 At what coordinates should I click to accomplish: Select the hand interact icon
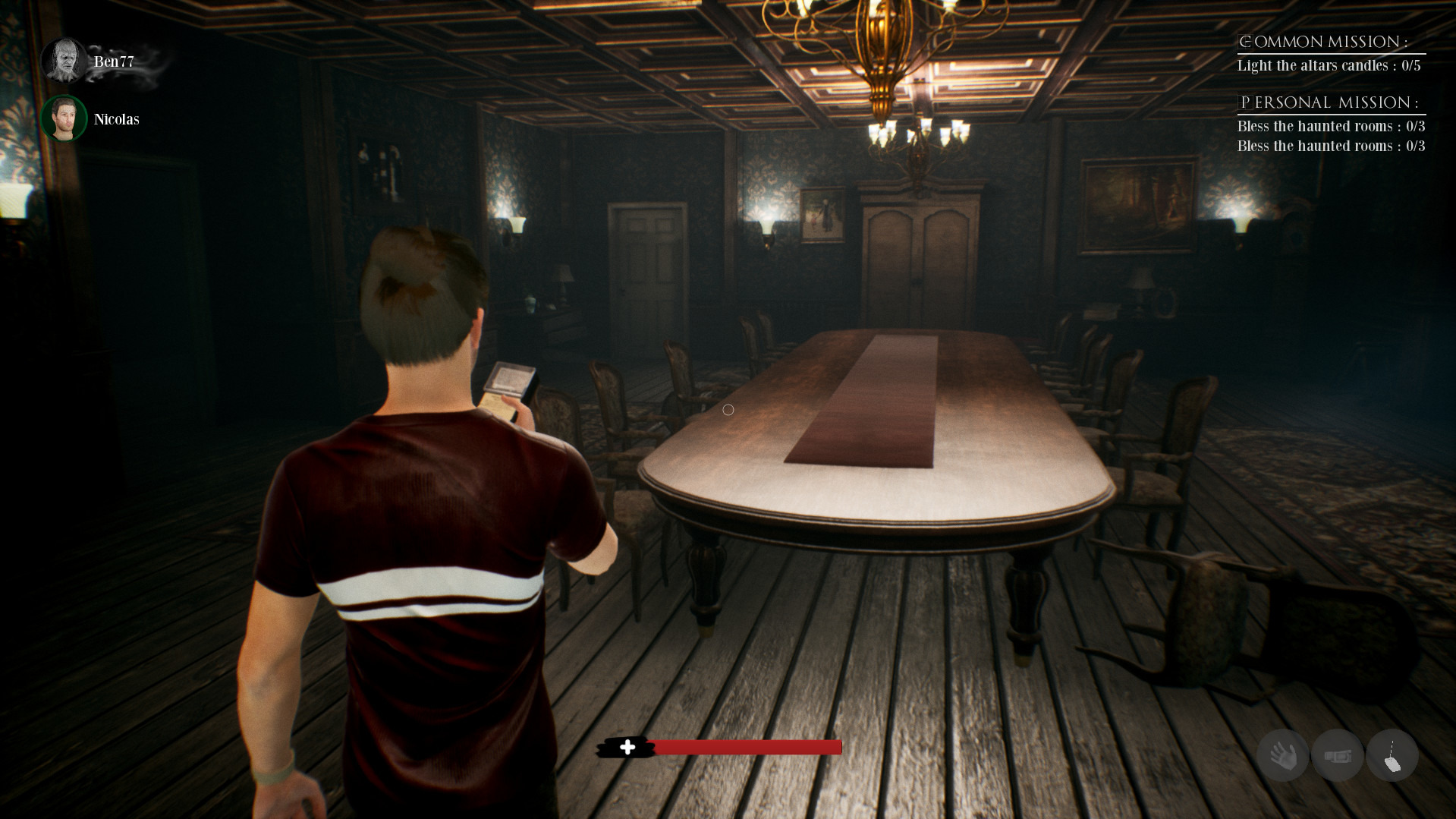(x=1282, y=756)
